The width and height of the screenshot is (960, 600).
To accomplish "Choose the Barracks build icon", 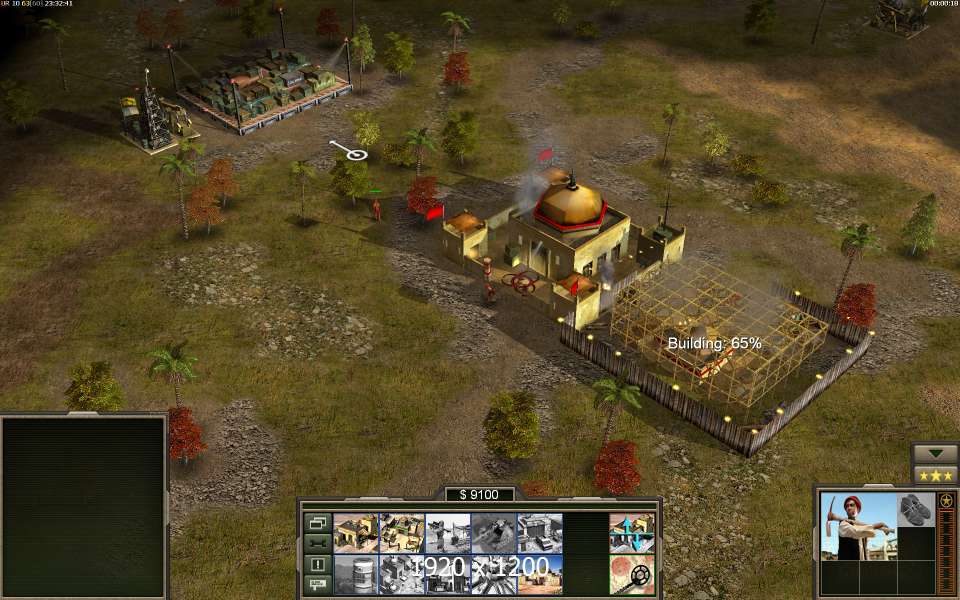I will pos(400,533).
